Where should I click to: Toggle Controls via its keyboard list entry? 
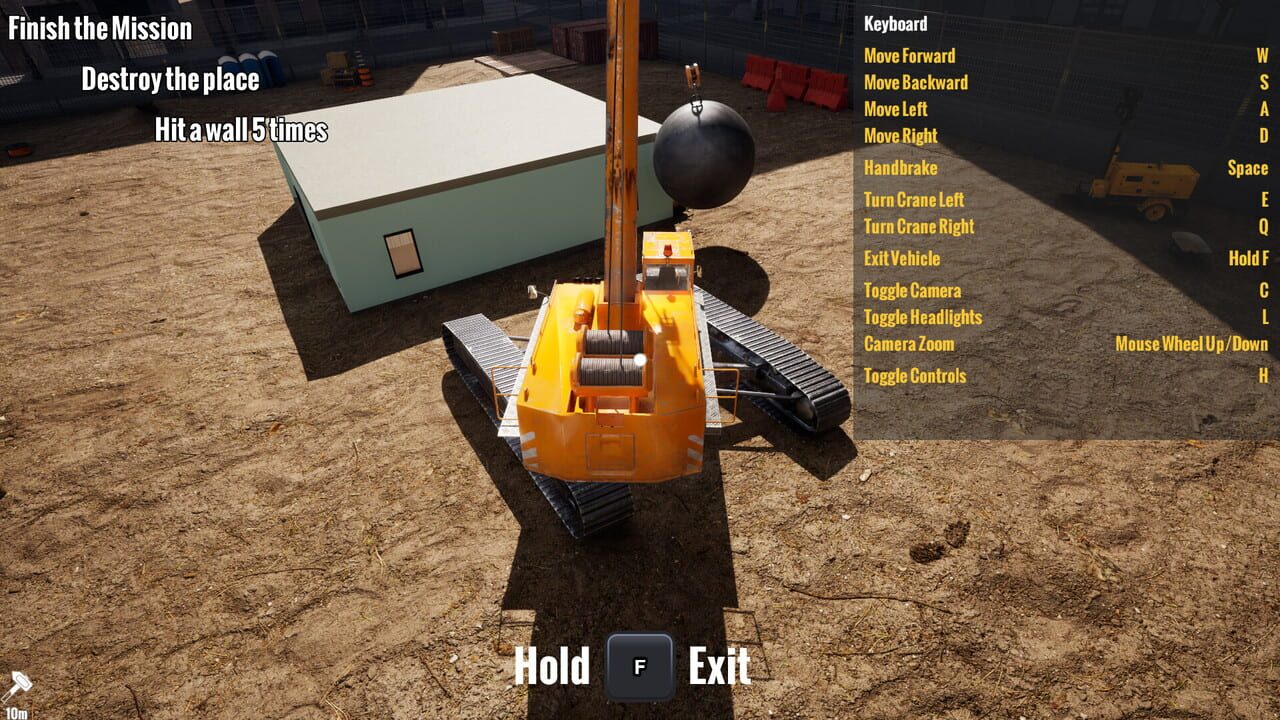tap(915, 376)
